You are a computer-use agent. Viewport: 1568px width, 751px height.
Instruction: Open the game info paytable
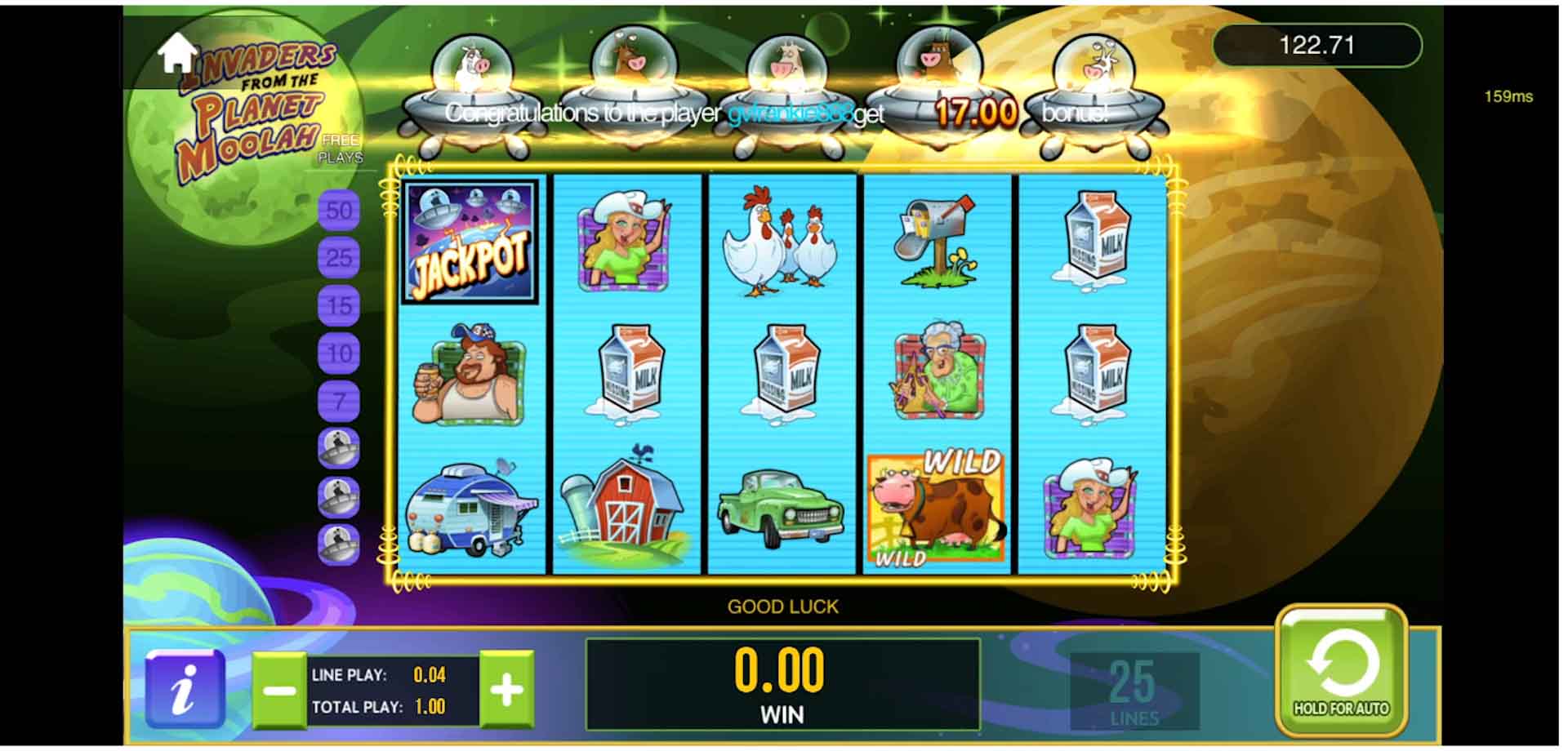tap(185, 691)
